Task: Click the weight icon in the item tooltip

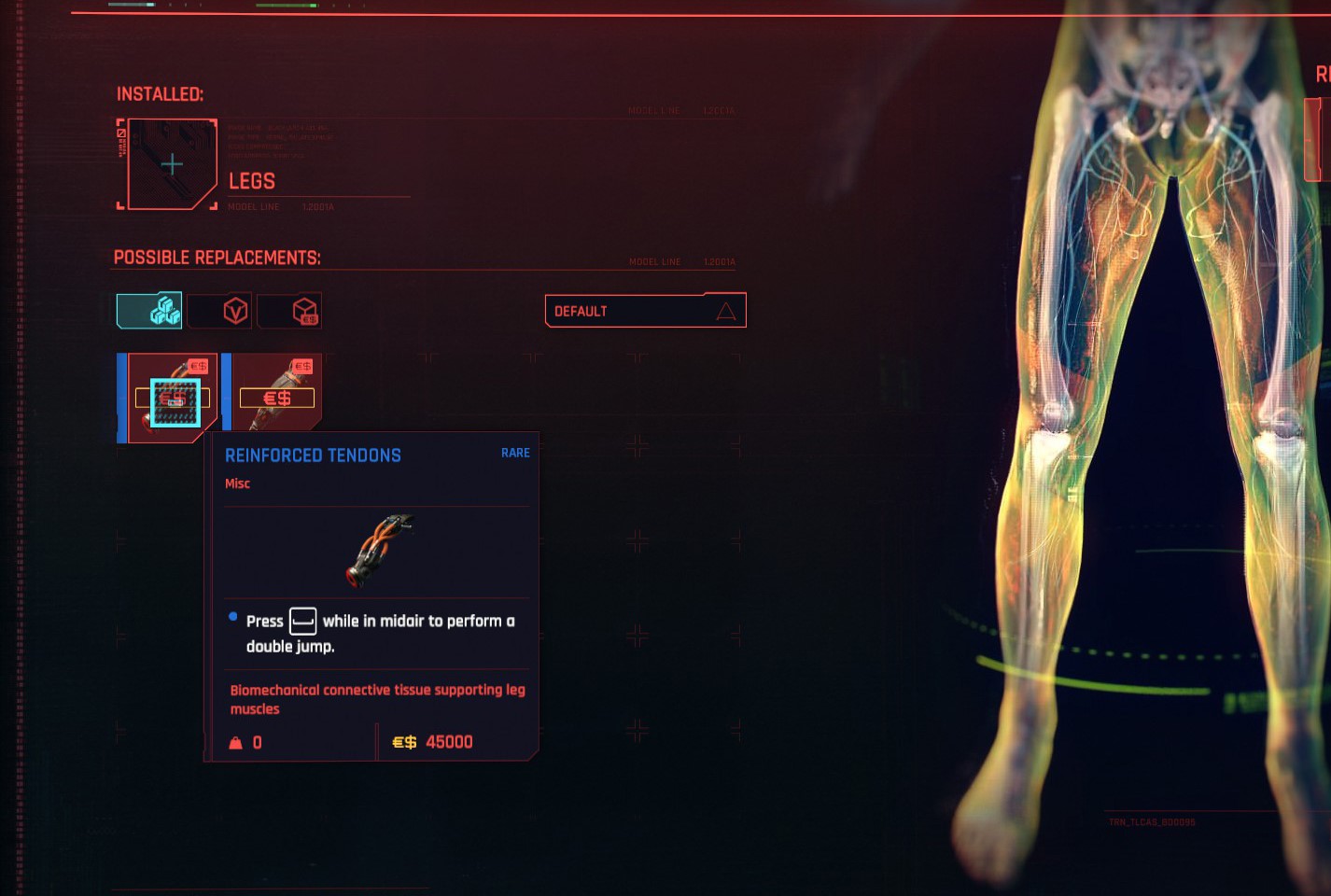Action: click(235, 742)
